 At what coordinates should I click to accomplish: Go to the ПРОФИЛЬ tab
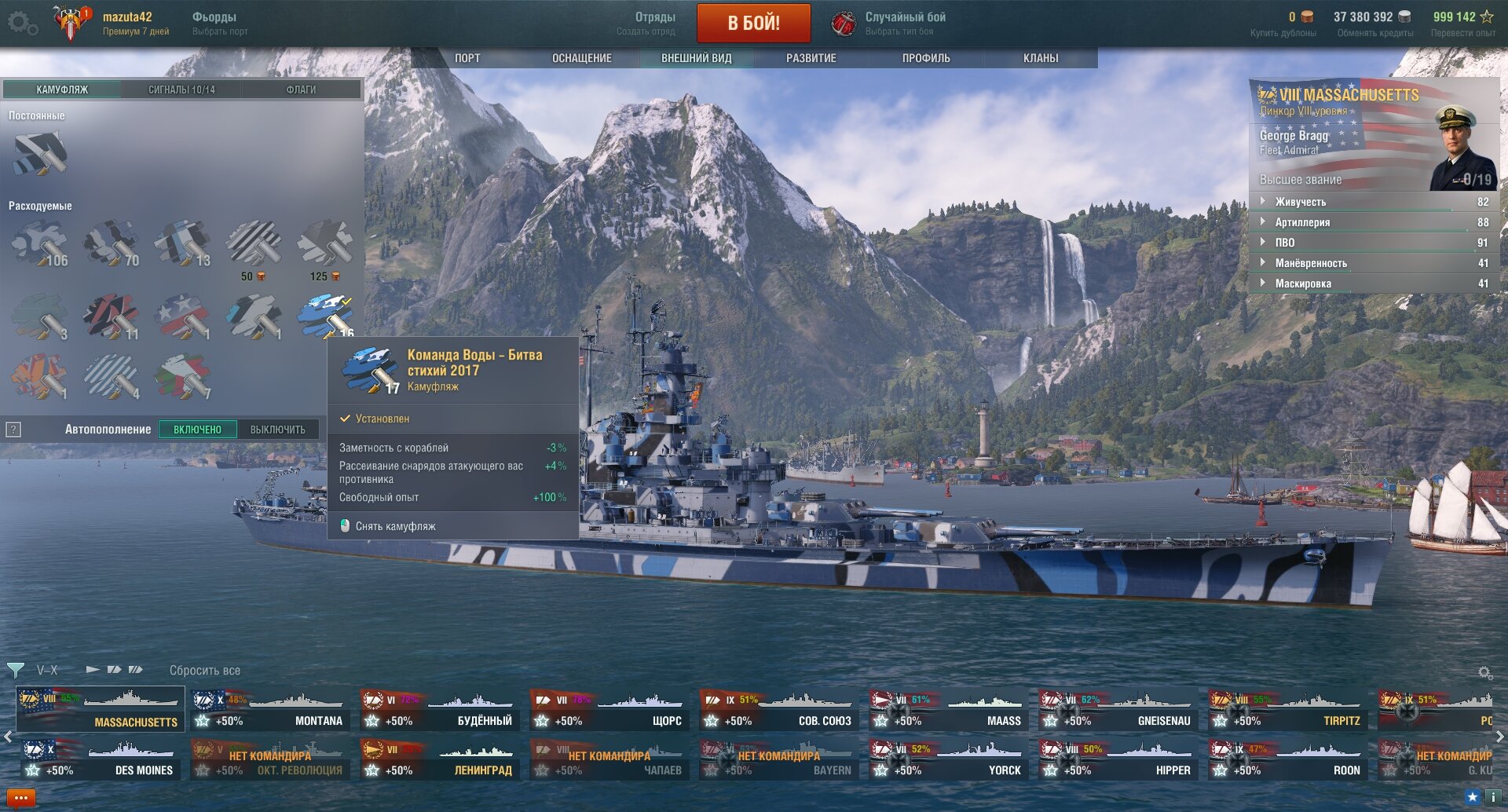[926, 58]
